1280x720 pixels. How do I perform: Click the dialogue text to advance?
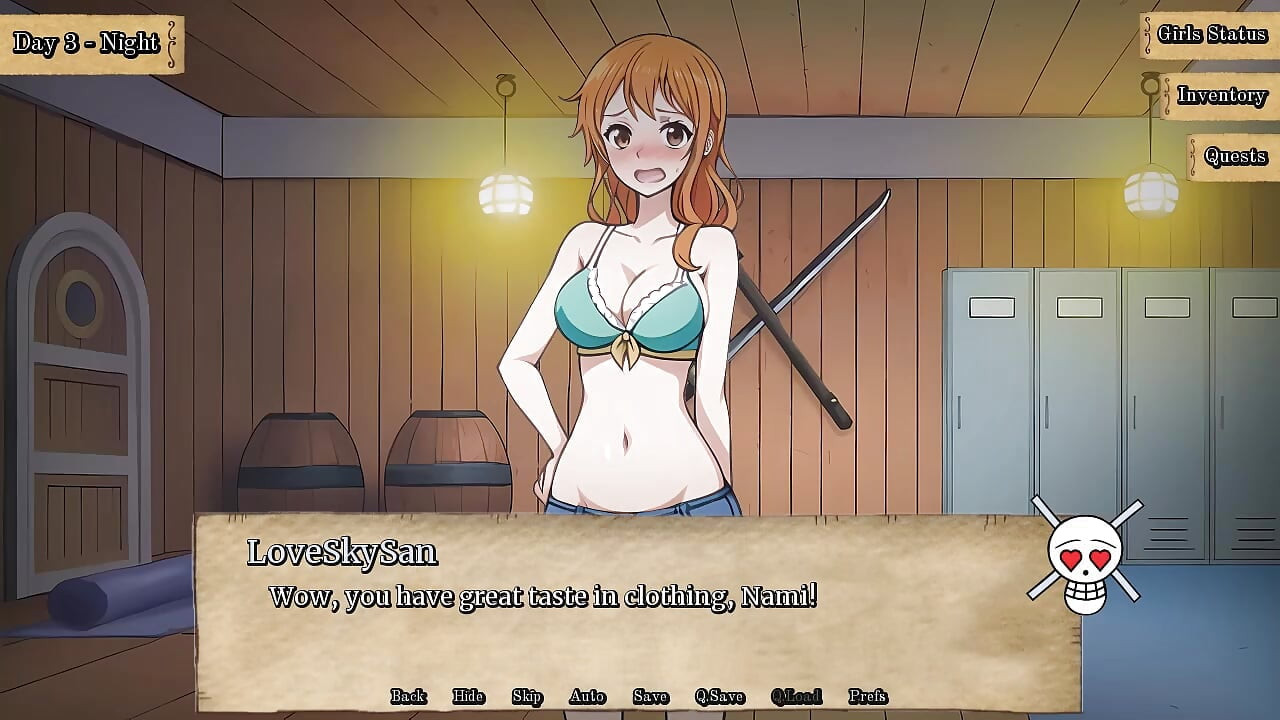pyautogui.click(x=543, y=597)
